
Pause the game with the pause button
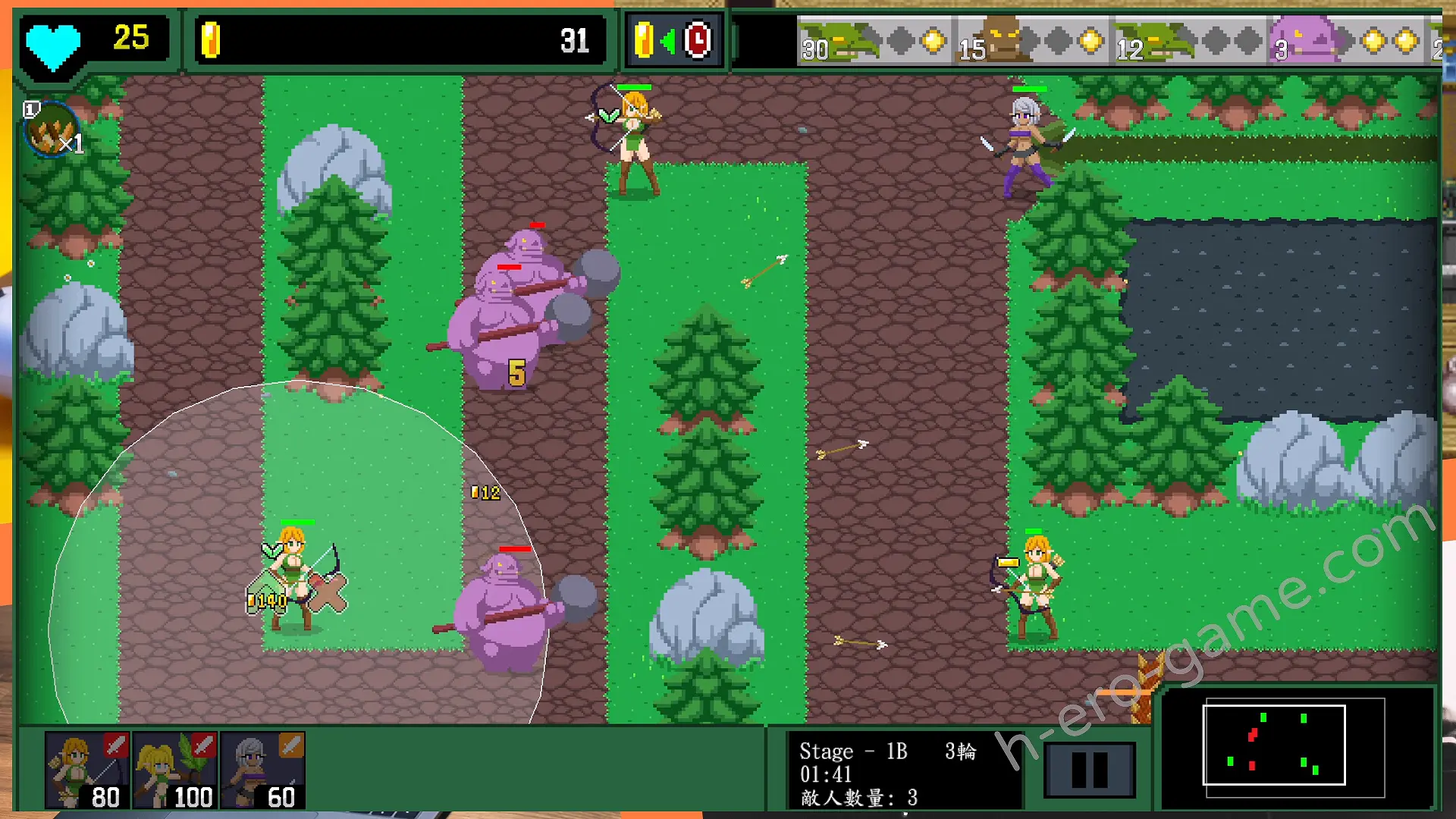[1089, 770]
